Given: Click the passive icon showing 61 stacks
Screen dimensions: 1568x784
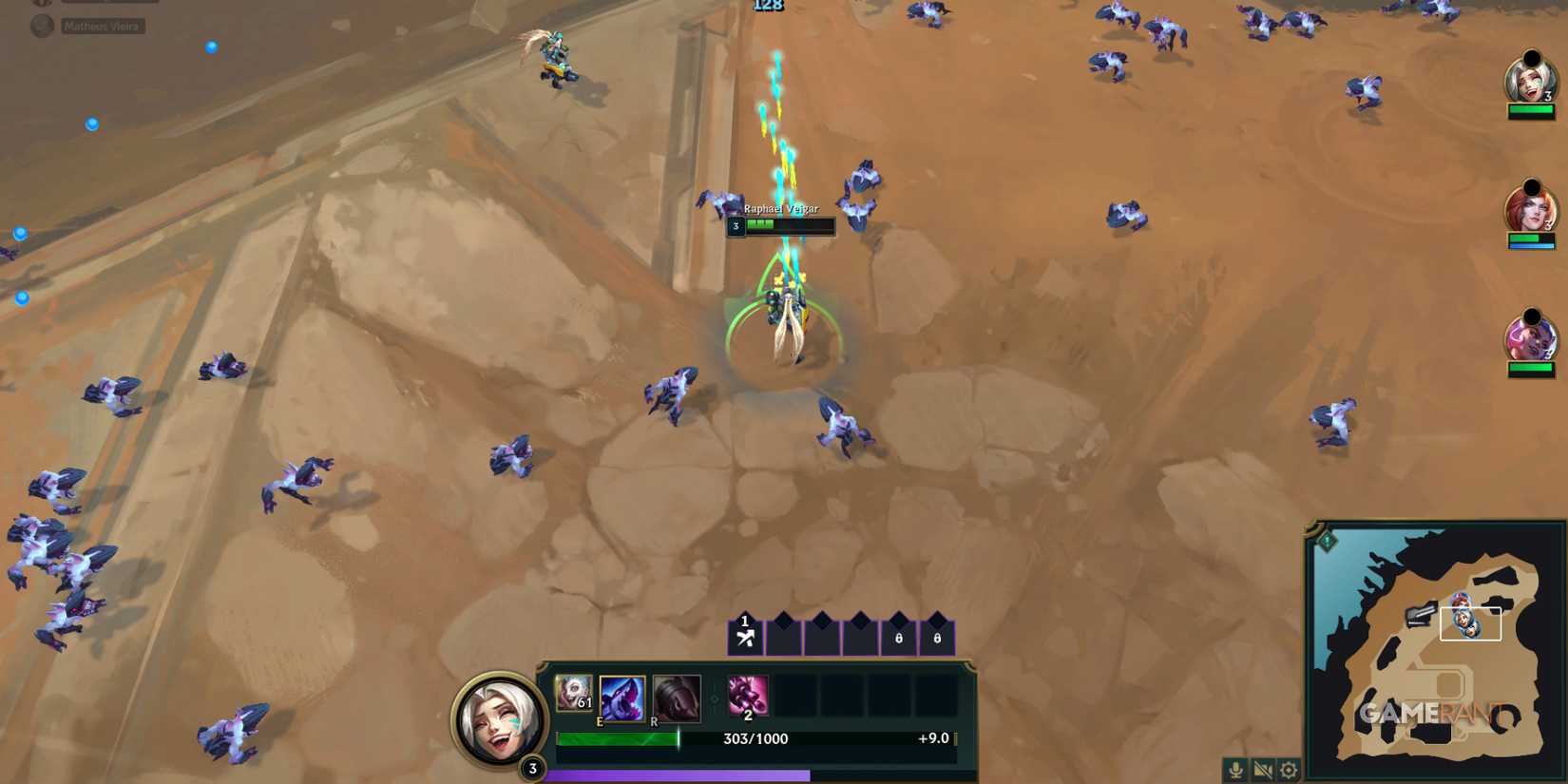Looking at the screenshot, I should (x=574, y=692).
